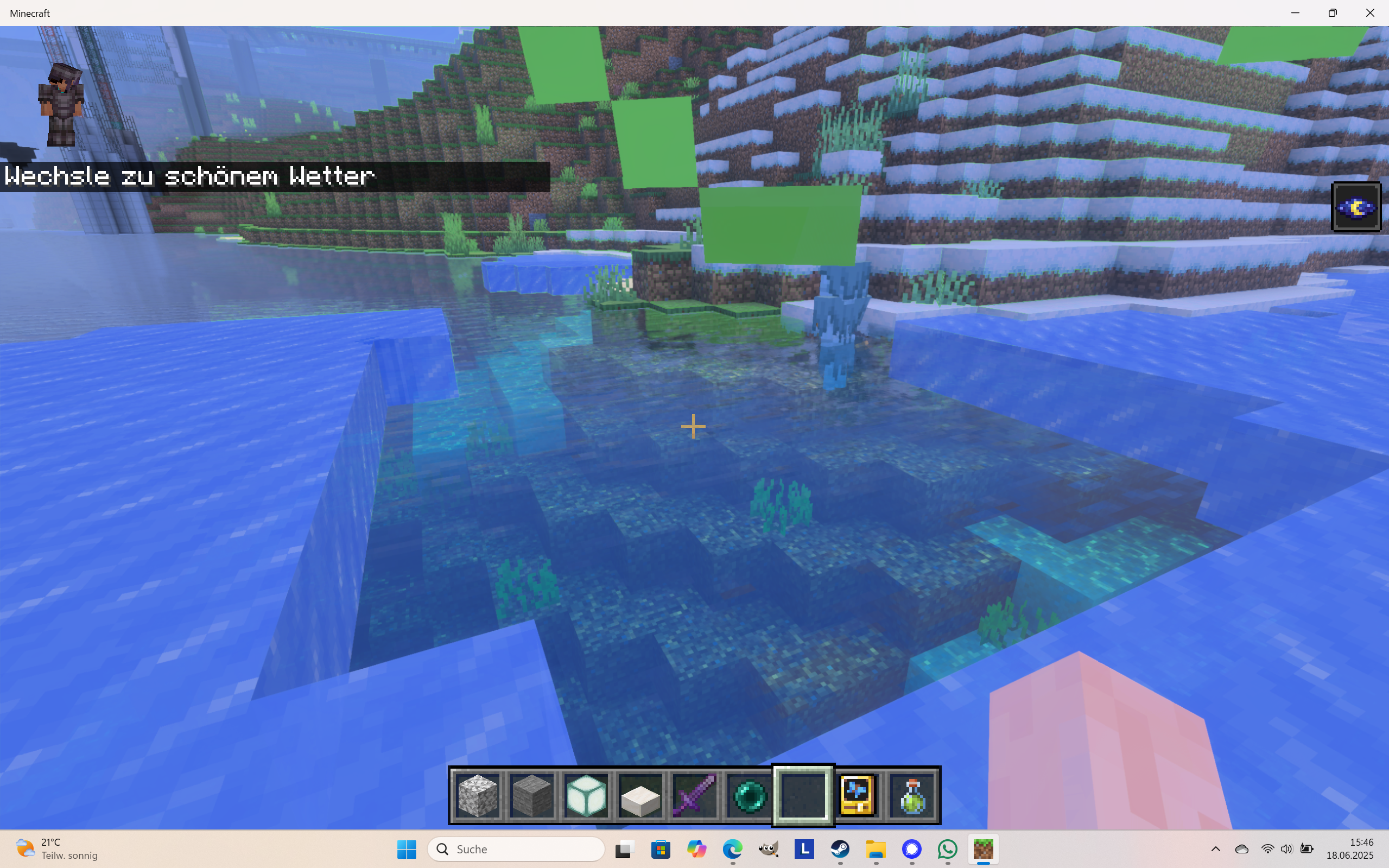
Task: Select the cobblestone block in the hotbar
Action: pos(479,796)
